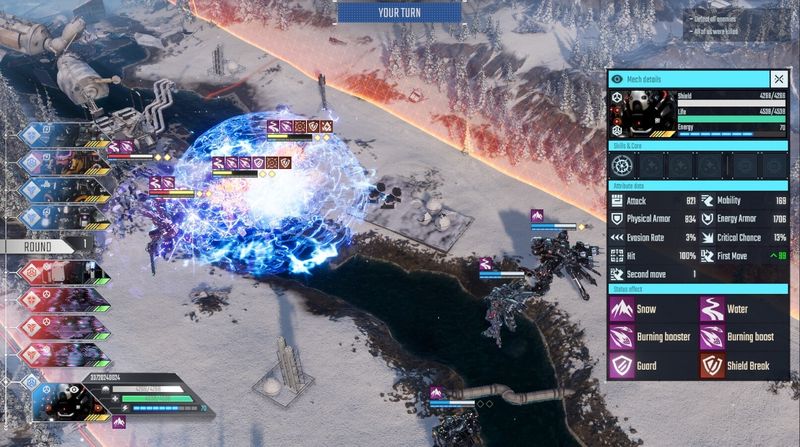Click the gear core skill slot

coord(622,163)
